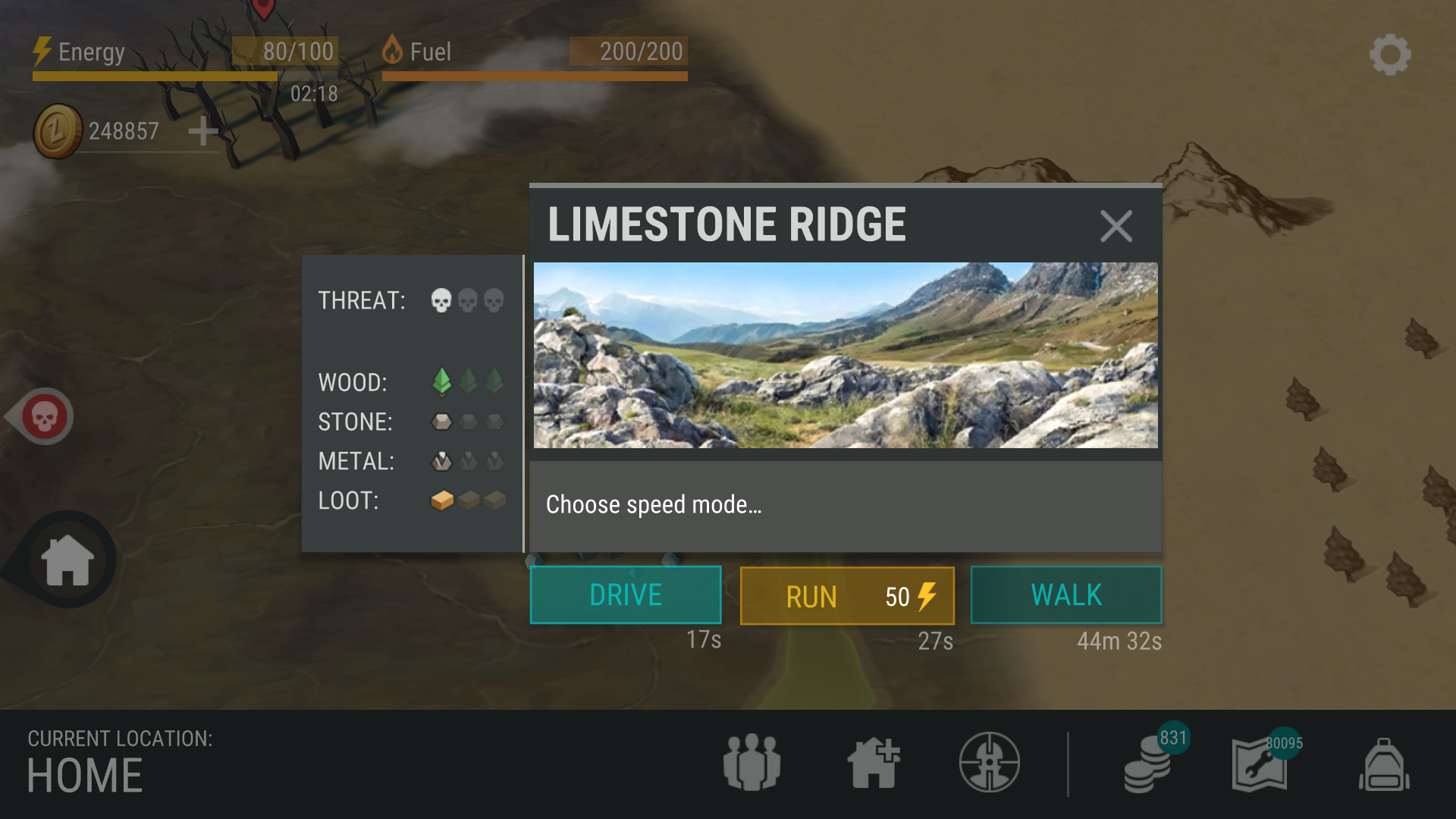Image resolution: width=1456 pixels, height=819 pixels.
Task: Open the house building menu
Action: (x=873, y=762)
